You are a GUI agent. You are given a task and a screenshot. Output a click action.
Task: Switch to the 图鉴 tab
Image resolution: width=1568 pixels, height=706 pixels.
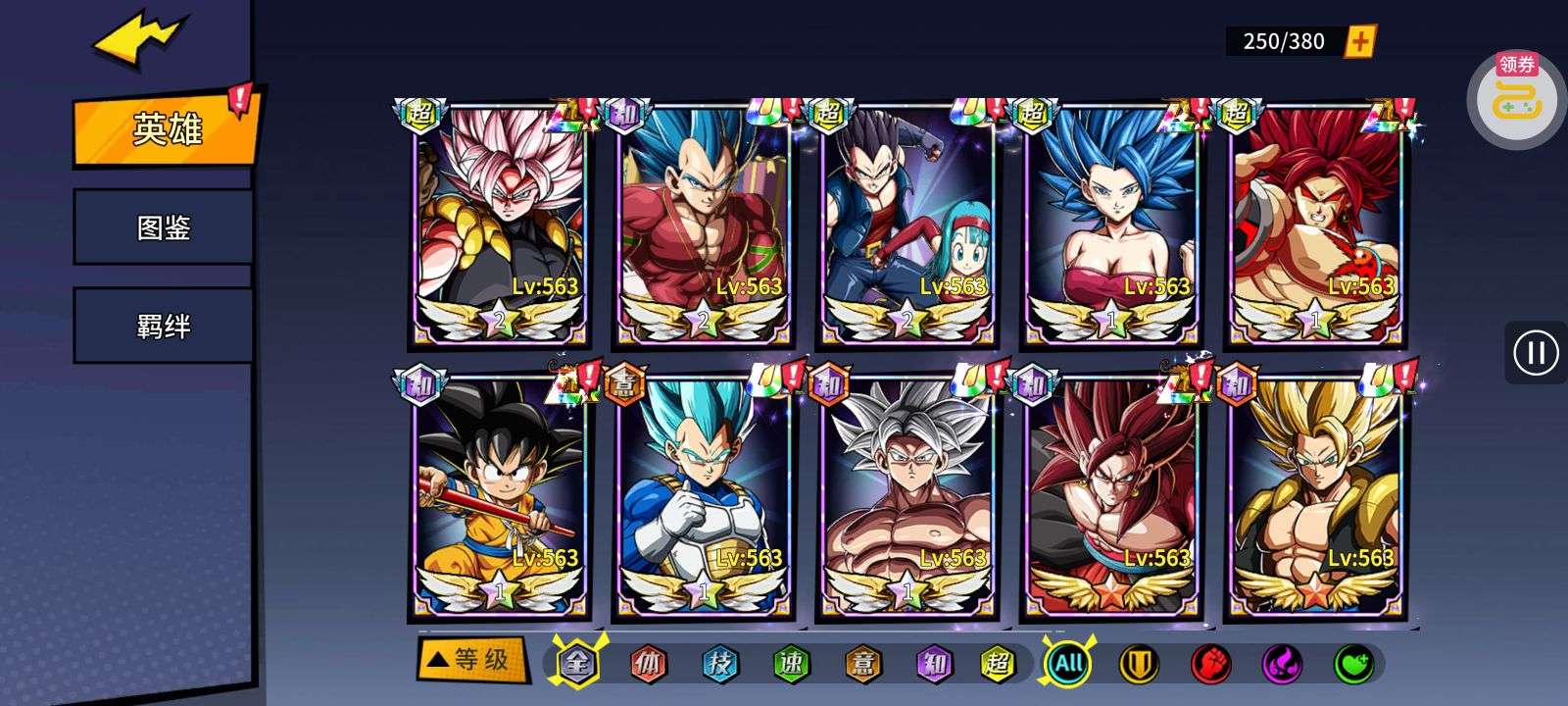(163, 227)
